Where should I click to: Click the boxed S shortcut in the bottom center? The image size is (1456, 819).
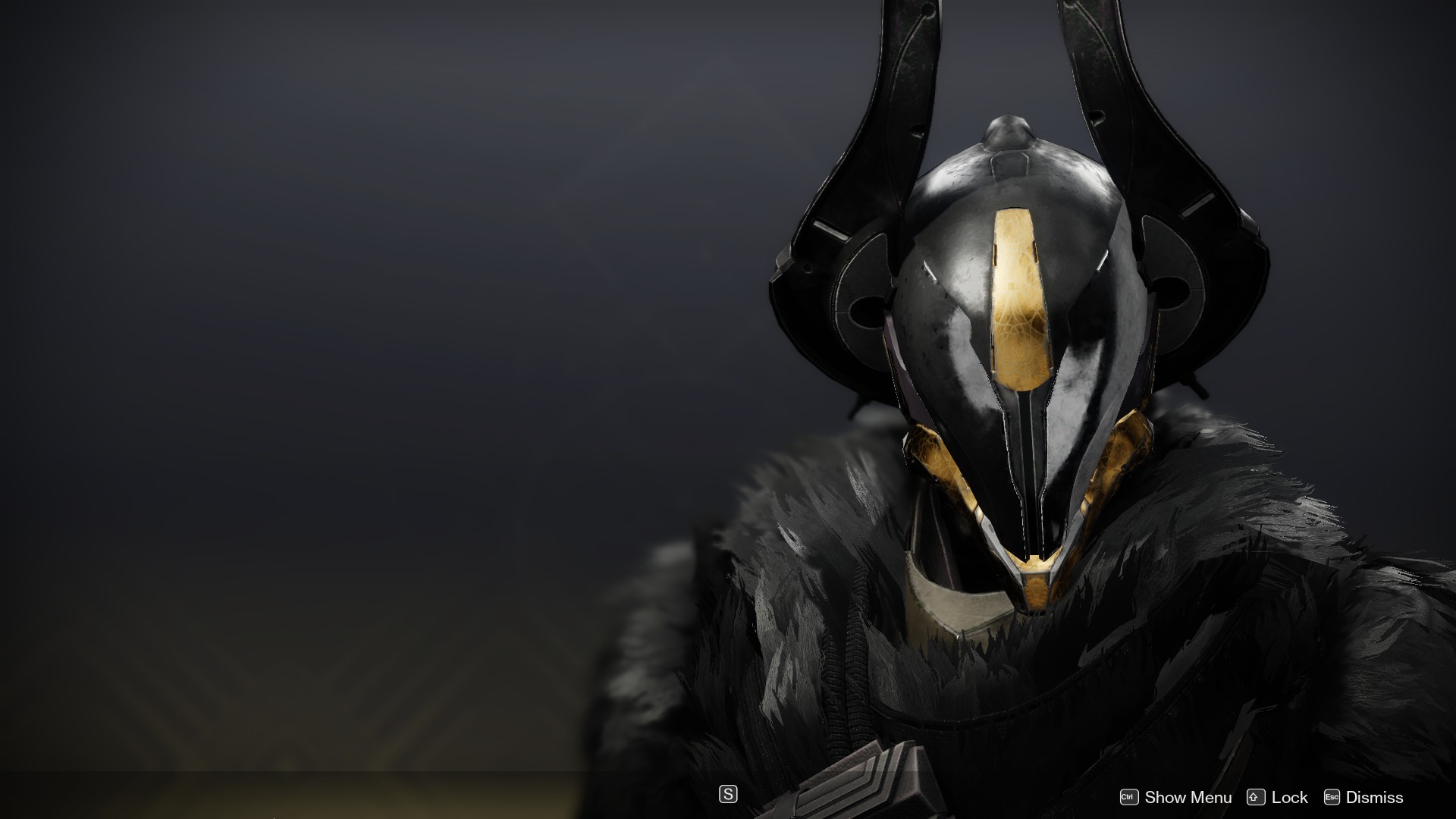point(727,795)
